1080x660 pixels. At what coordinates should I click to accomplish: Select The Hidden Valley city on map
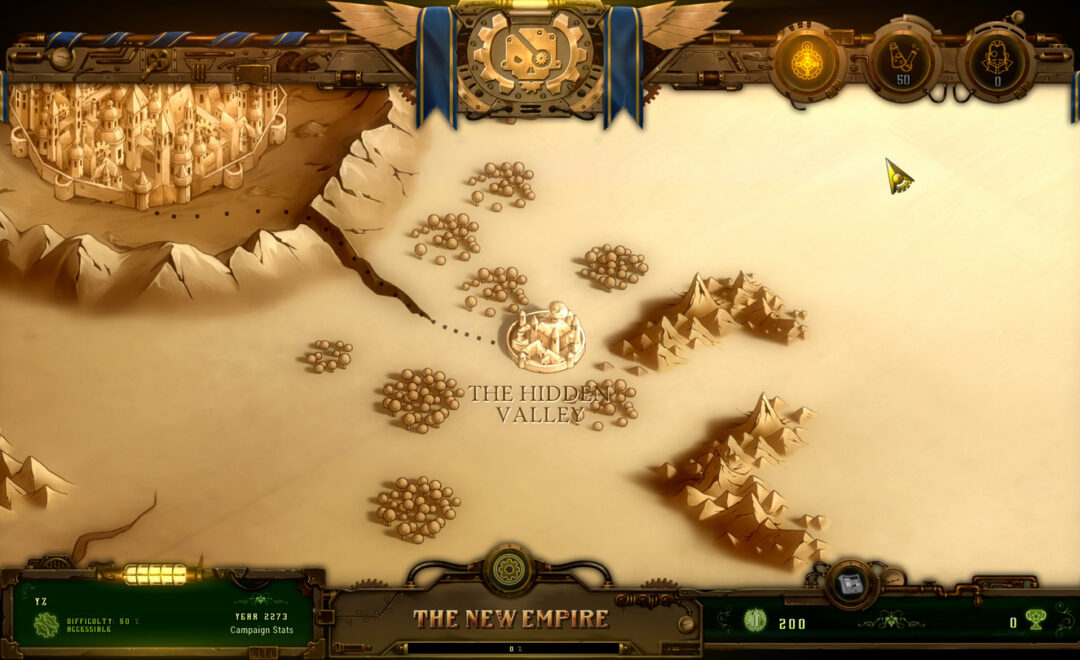[x=545, y=338]
